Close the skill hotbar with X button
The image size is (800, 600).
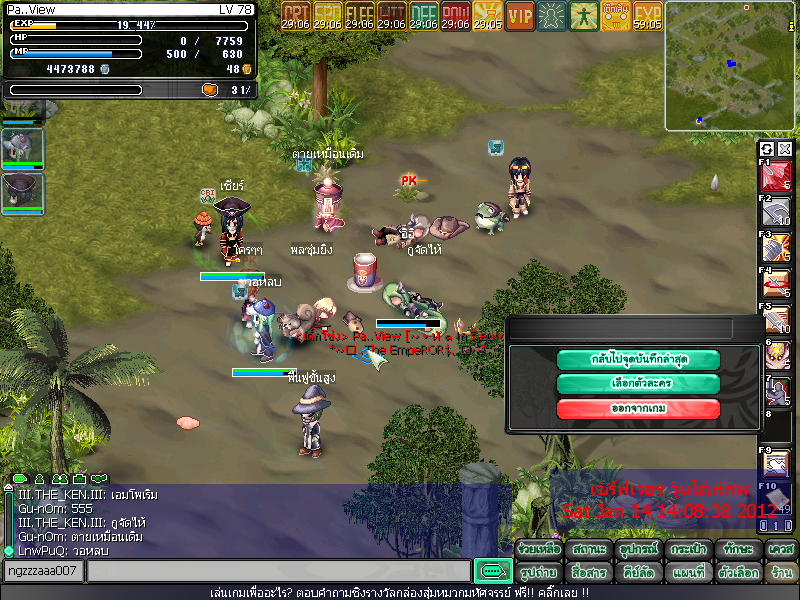tap(785, 149)
